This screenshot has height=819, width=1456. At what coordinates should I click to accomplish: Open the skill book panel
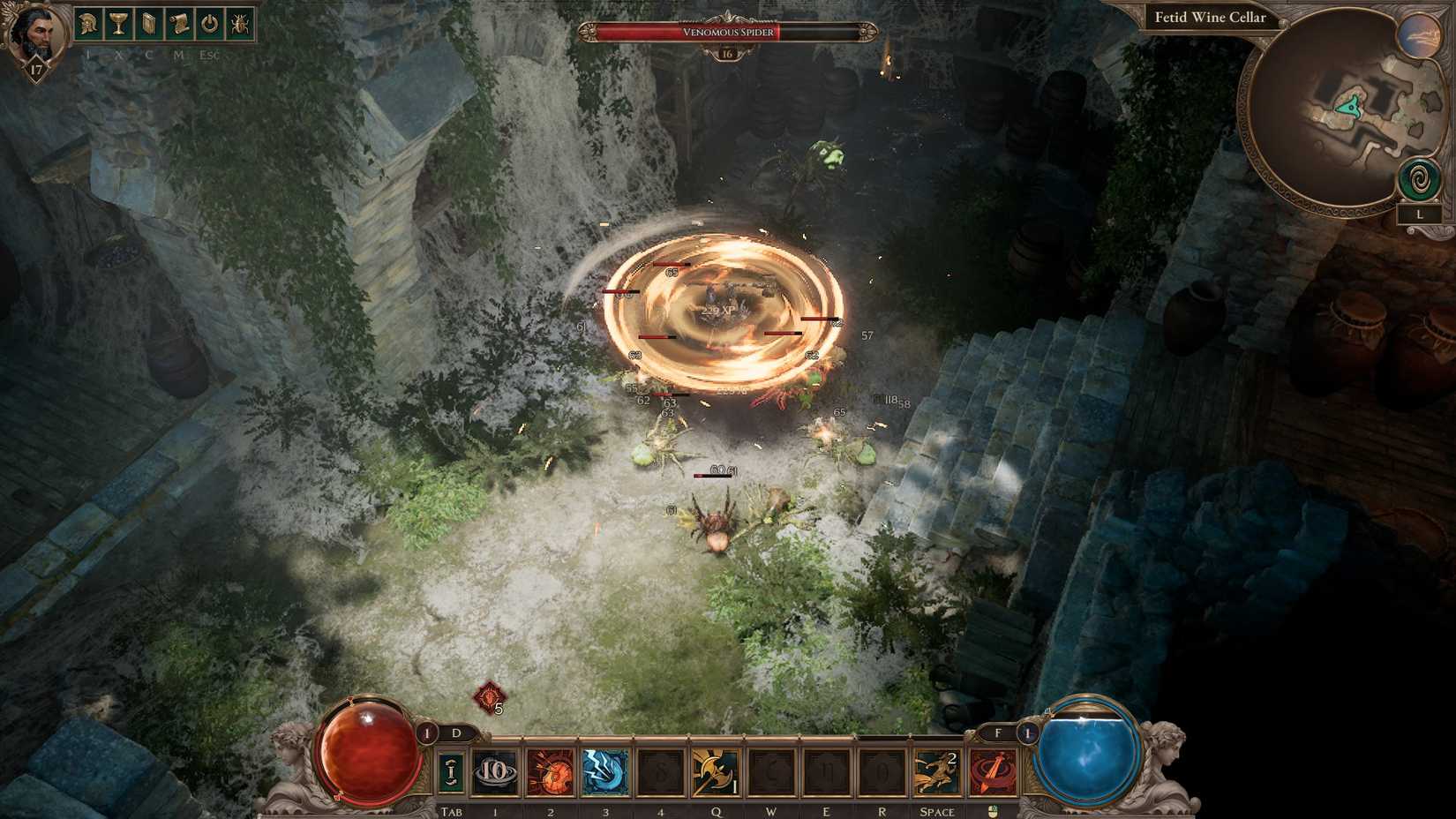click(147, 25)
